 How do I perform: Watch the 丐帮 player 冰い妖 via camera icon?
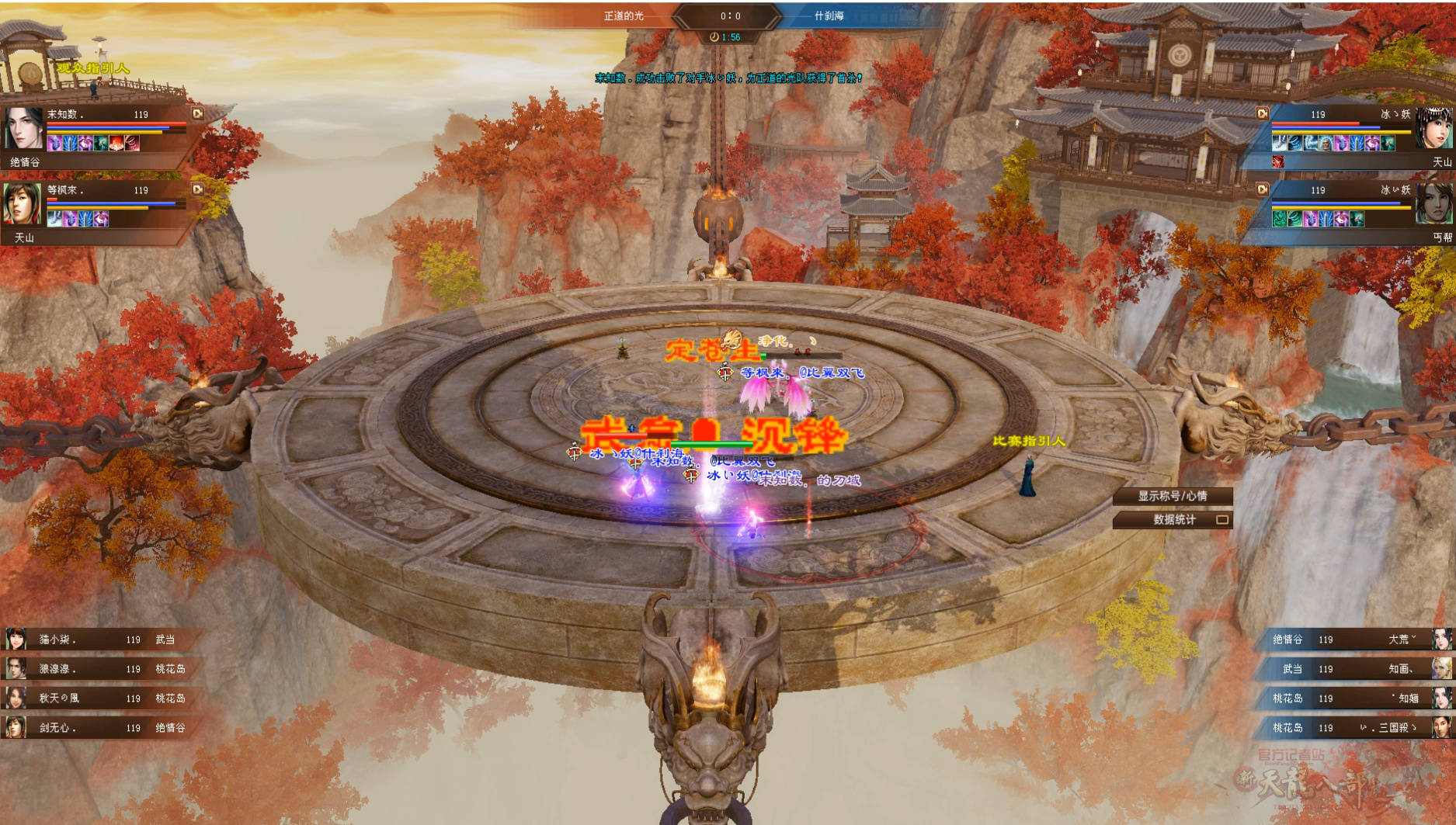[1263, 189]
